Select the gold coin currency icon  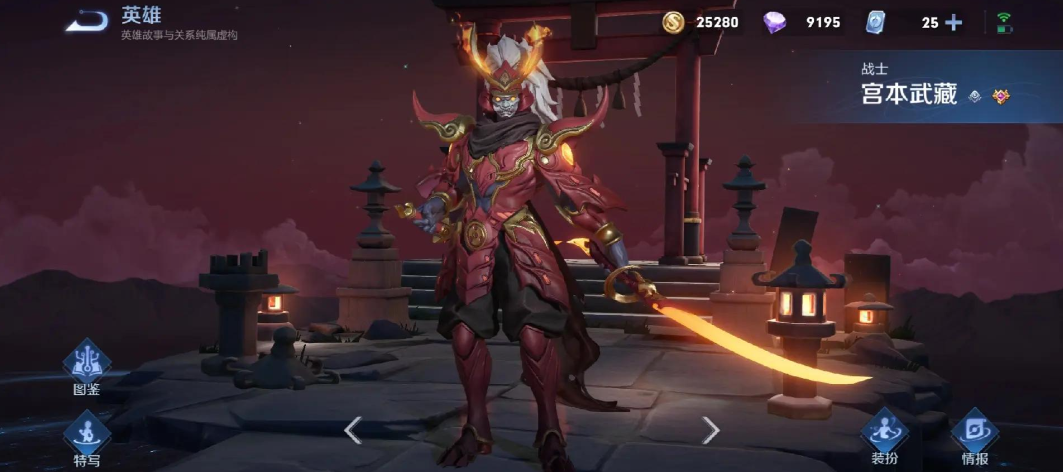click(674, 22)
